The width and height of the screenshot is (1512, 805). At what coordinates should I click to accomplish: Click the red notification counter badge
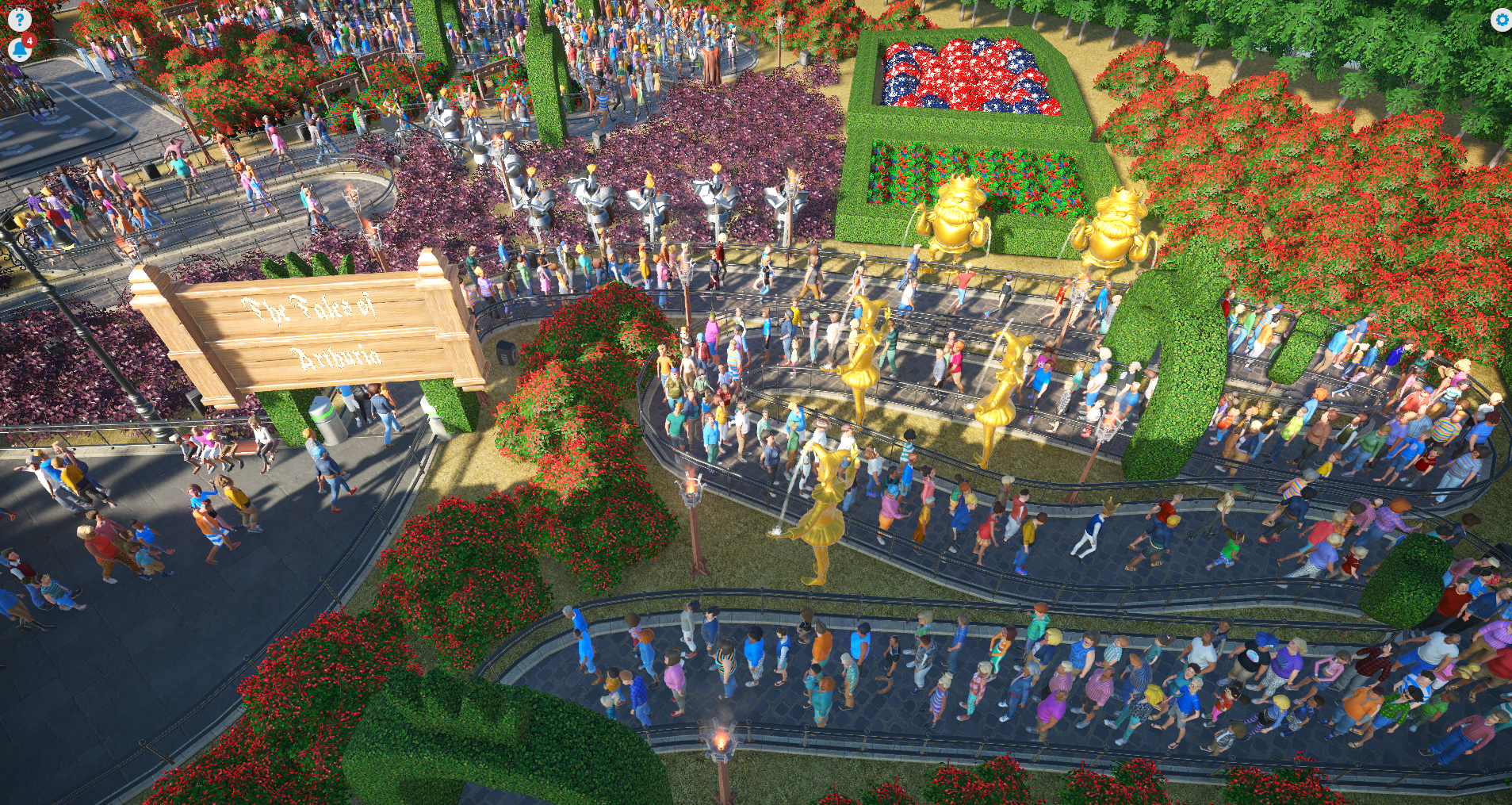[29, 40]
